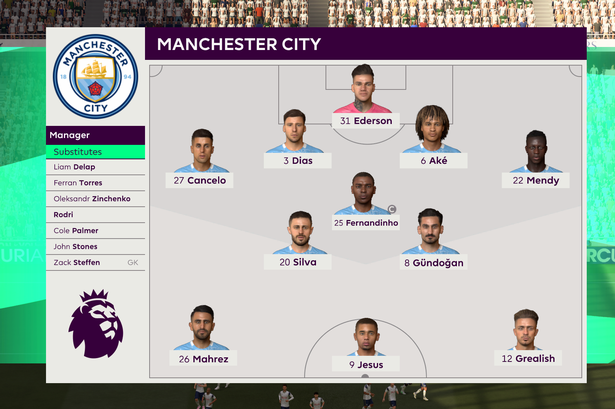Viewport: 615px width, 409px height.
Task: Pick backup goalkeeper Zack Steffen
Action: click(95, 262)
